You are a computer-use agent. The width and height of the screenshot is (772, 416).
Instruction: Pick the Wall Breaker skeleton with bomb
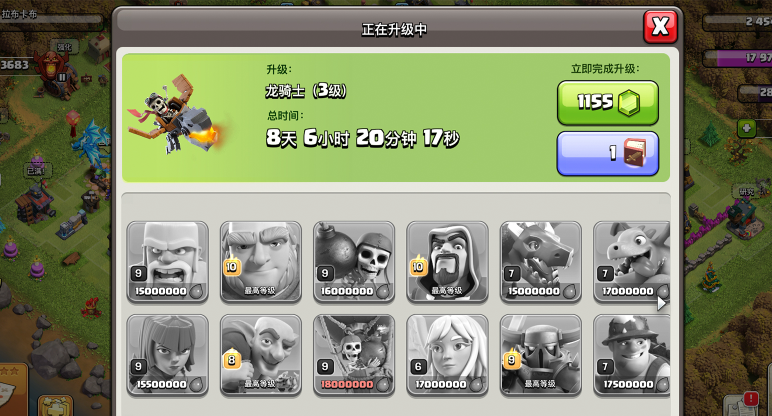point(355,261)
